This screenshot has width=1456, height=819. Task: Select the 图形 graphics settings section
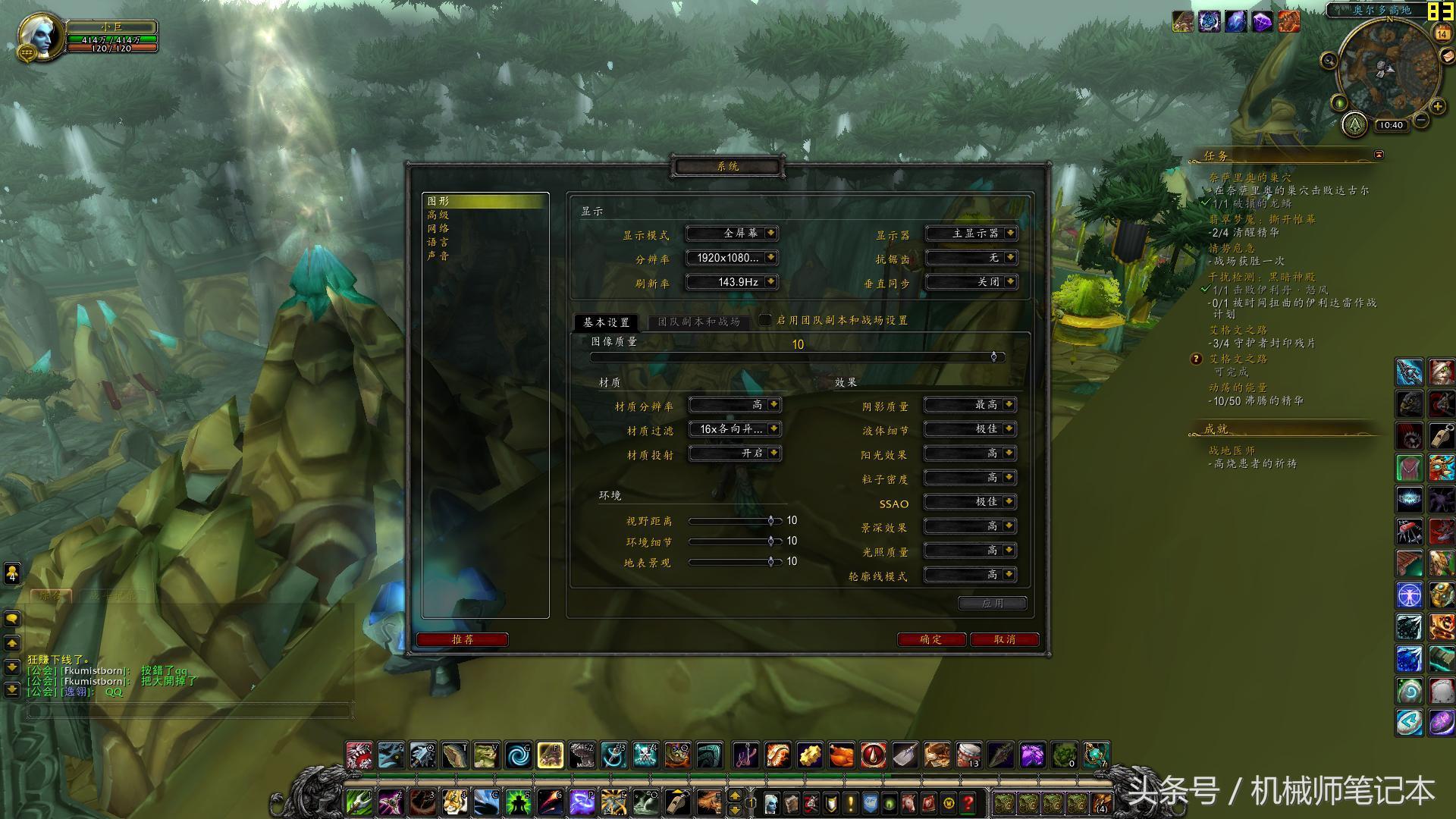(x=439, y=201)
